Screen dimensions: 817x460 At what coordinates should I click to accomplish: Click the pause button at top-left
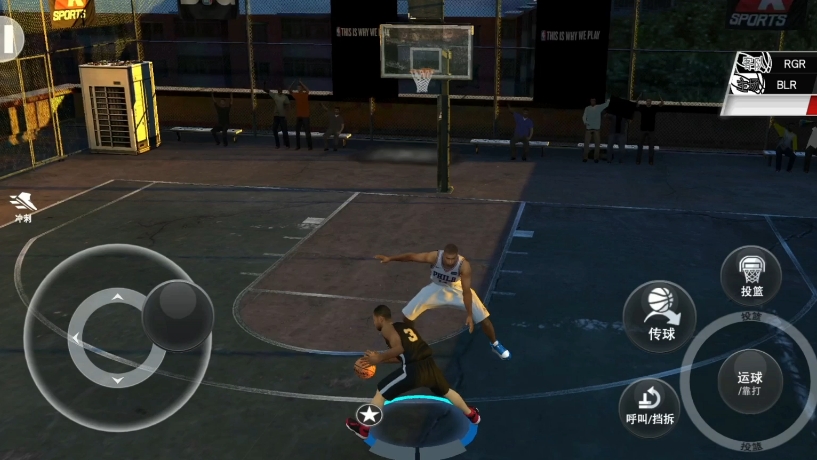[x=10, y=40]
